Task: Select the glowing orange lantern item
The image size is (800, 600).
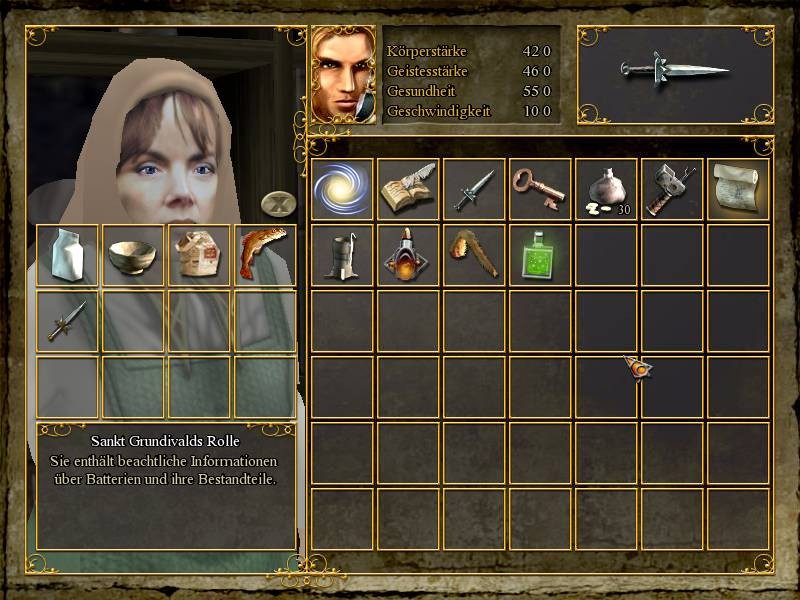Action: tap(408, 255)
